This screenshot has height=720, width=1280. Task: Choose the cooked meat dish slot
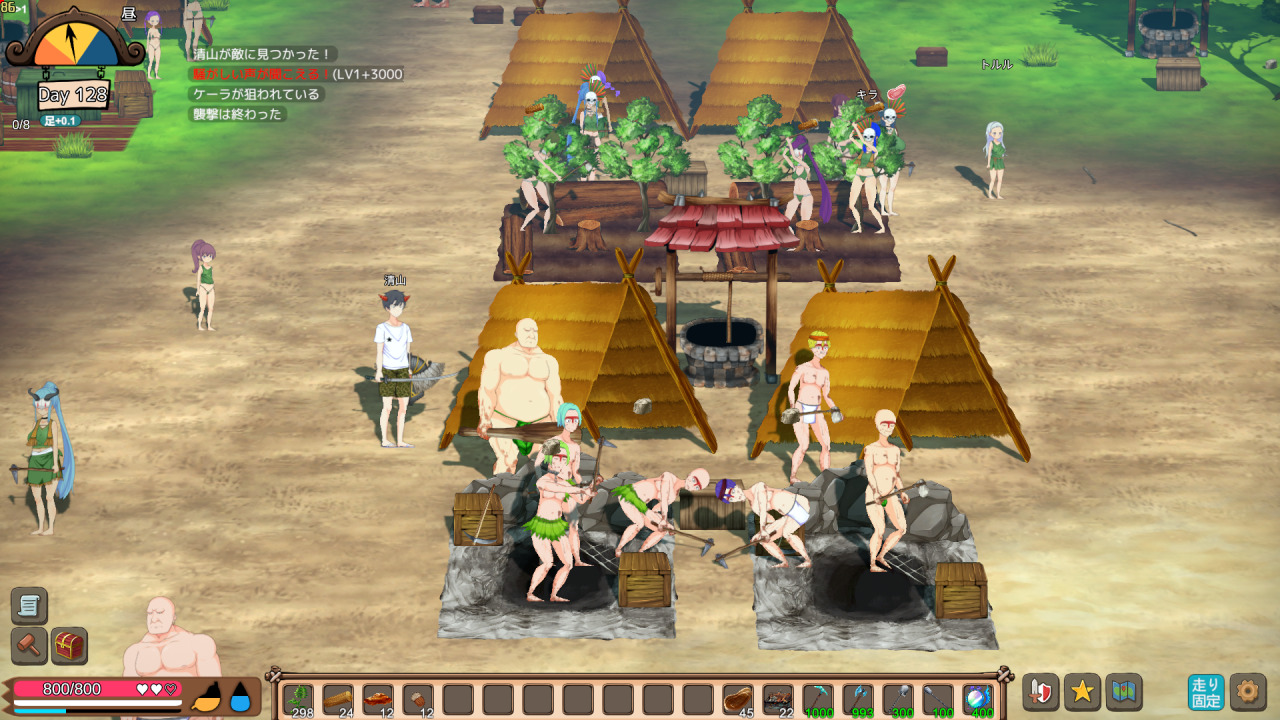pos(378,699)
